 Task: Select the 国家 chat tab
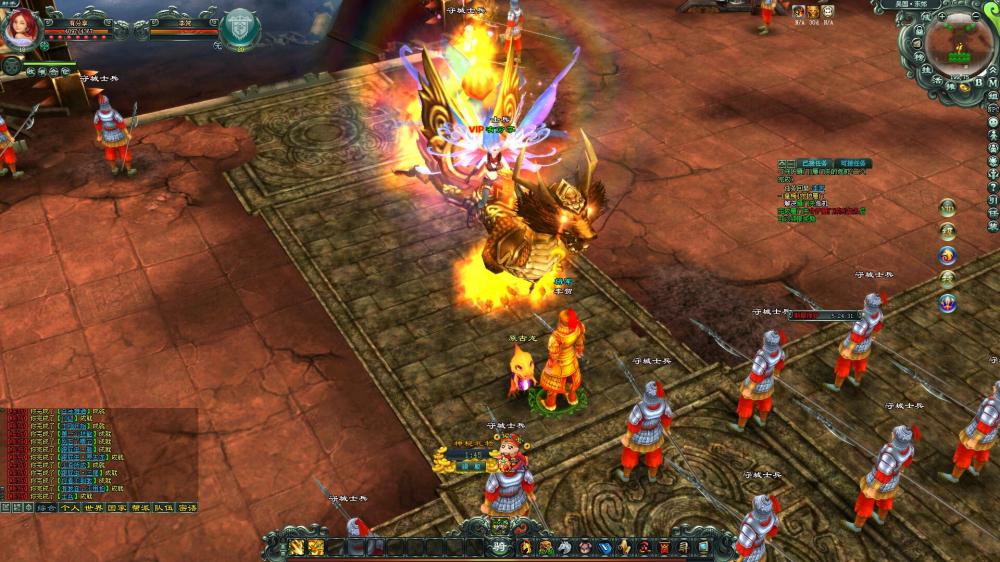(x=116, y=508)
